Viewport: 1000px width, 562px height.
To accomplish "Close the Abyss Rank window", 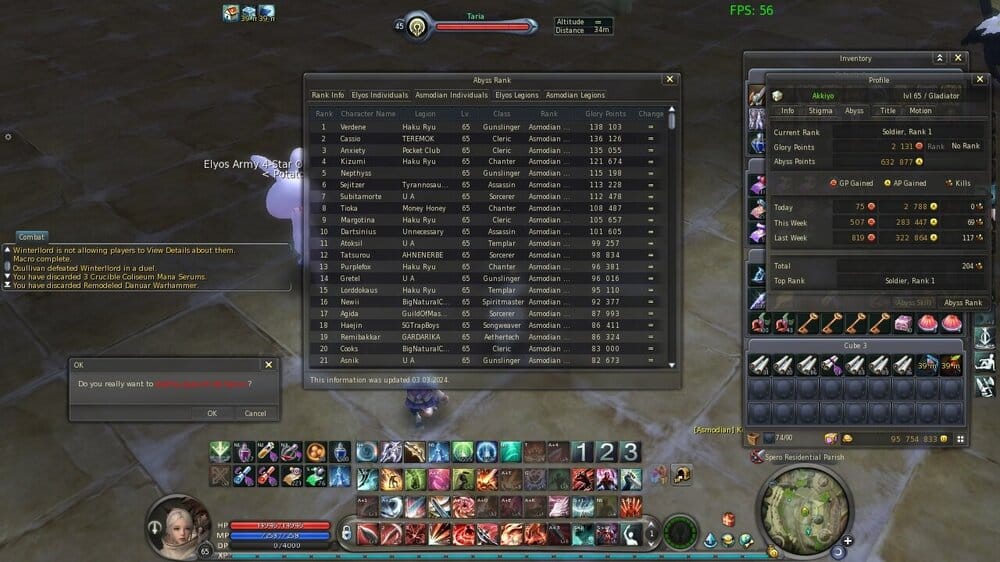I will tap(670, 79).
